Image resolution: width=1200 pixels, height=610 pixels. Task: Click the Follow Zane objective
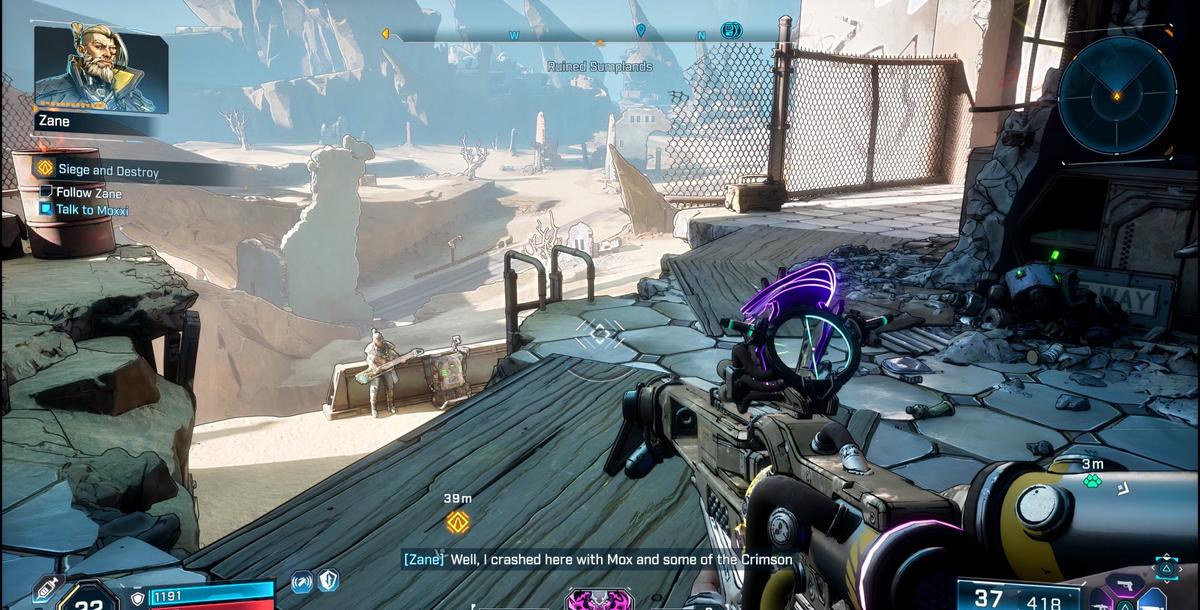86,192
